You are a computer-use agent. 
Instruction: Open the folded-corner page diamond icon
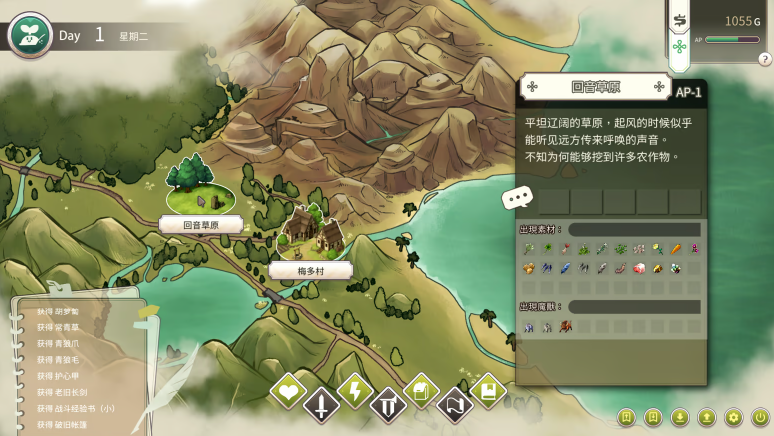tap(421, 391)
